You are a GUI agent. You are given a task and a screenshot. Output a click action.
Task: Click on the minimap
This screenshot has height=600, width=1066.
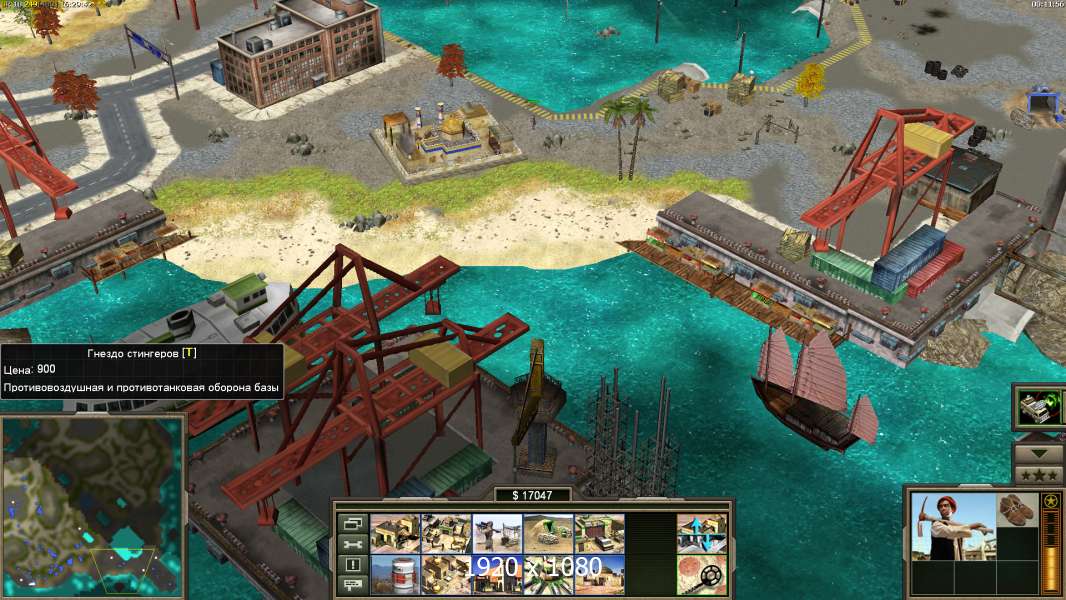click(92, 507)
